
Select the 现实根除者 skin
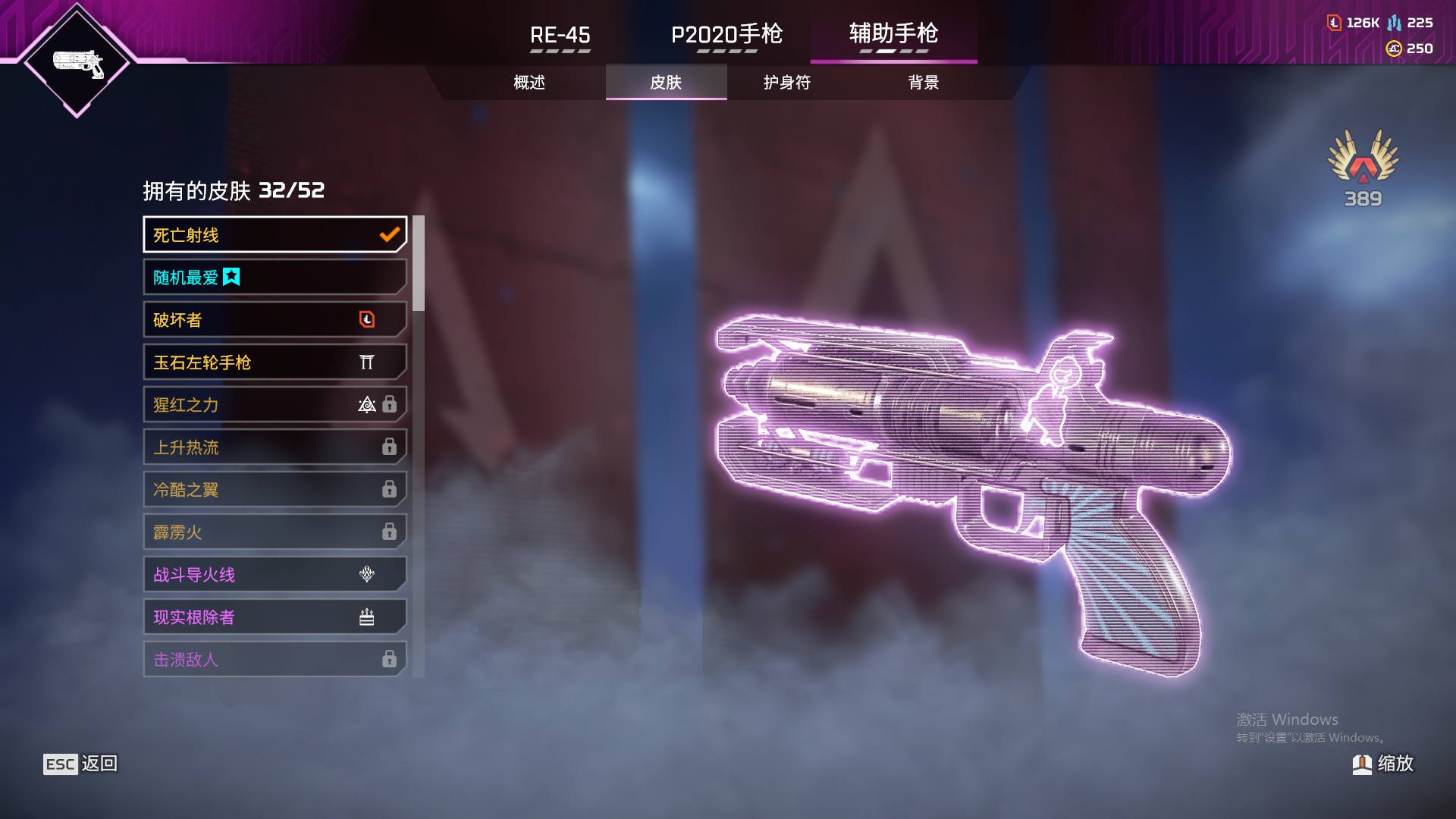tap(275, 617)
